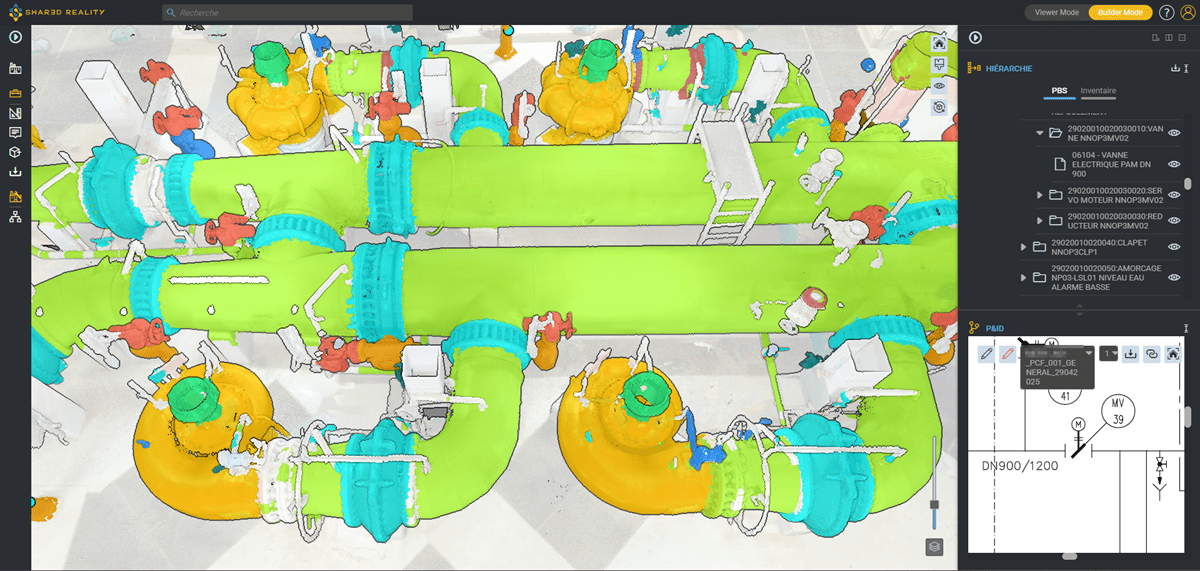
Task: Click the 3D cube icon in sidebar
Action: pyautogui.click(x=15, y=152)
